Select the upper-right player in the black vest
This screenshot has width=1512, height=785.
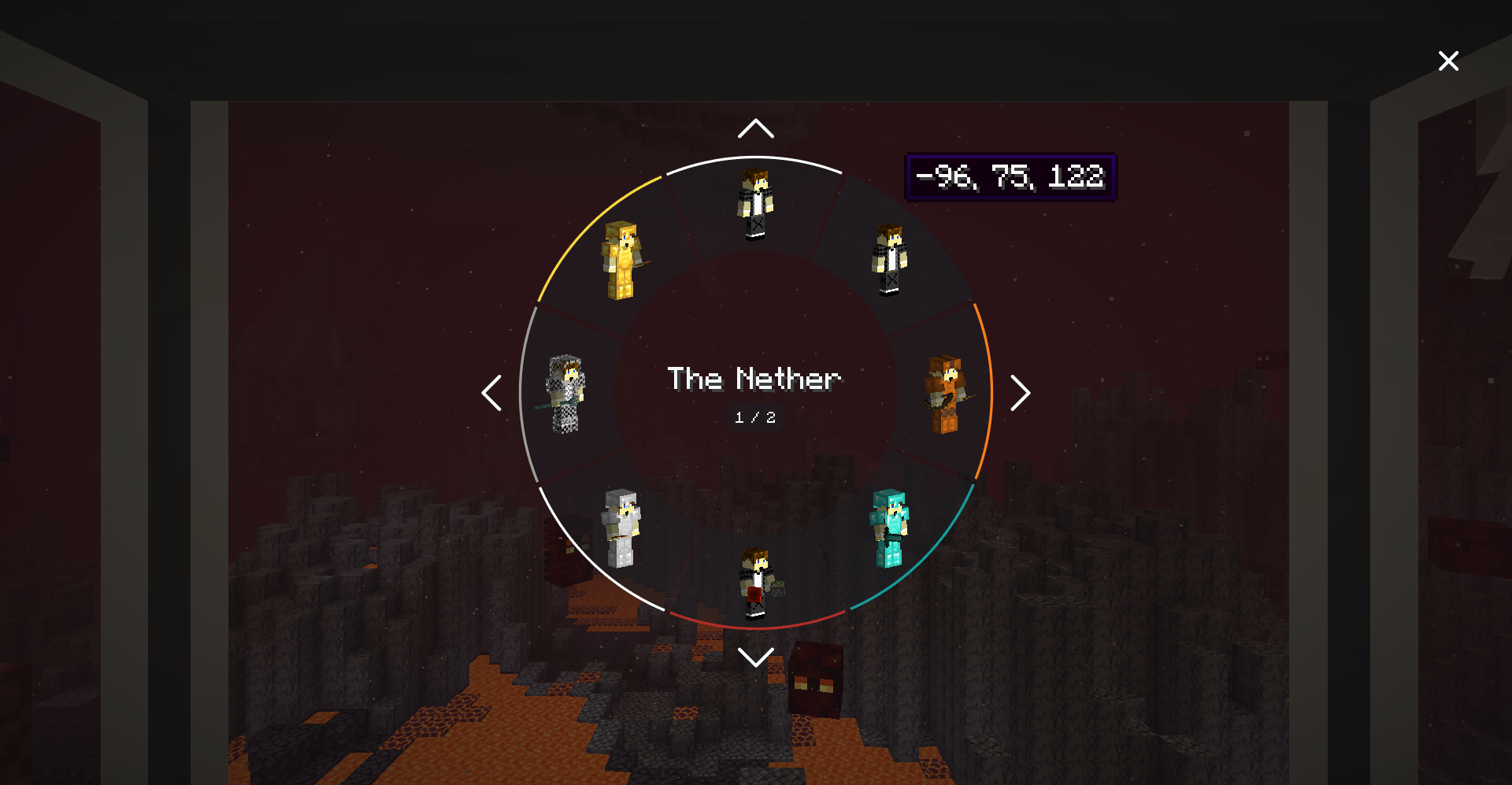tap(888, 260)
